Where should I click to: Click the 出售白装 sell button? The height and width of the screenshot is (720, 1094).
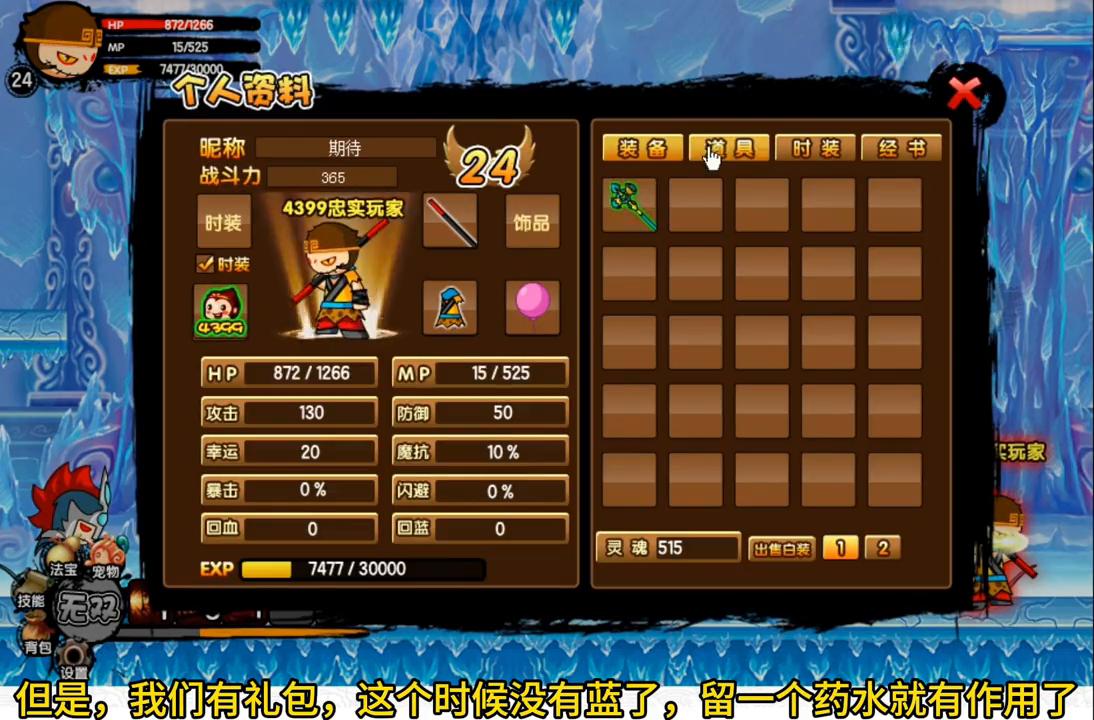point(781,548)
